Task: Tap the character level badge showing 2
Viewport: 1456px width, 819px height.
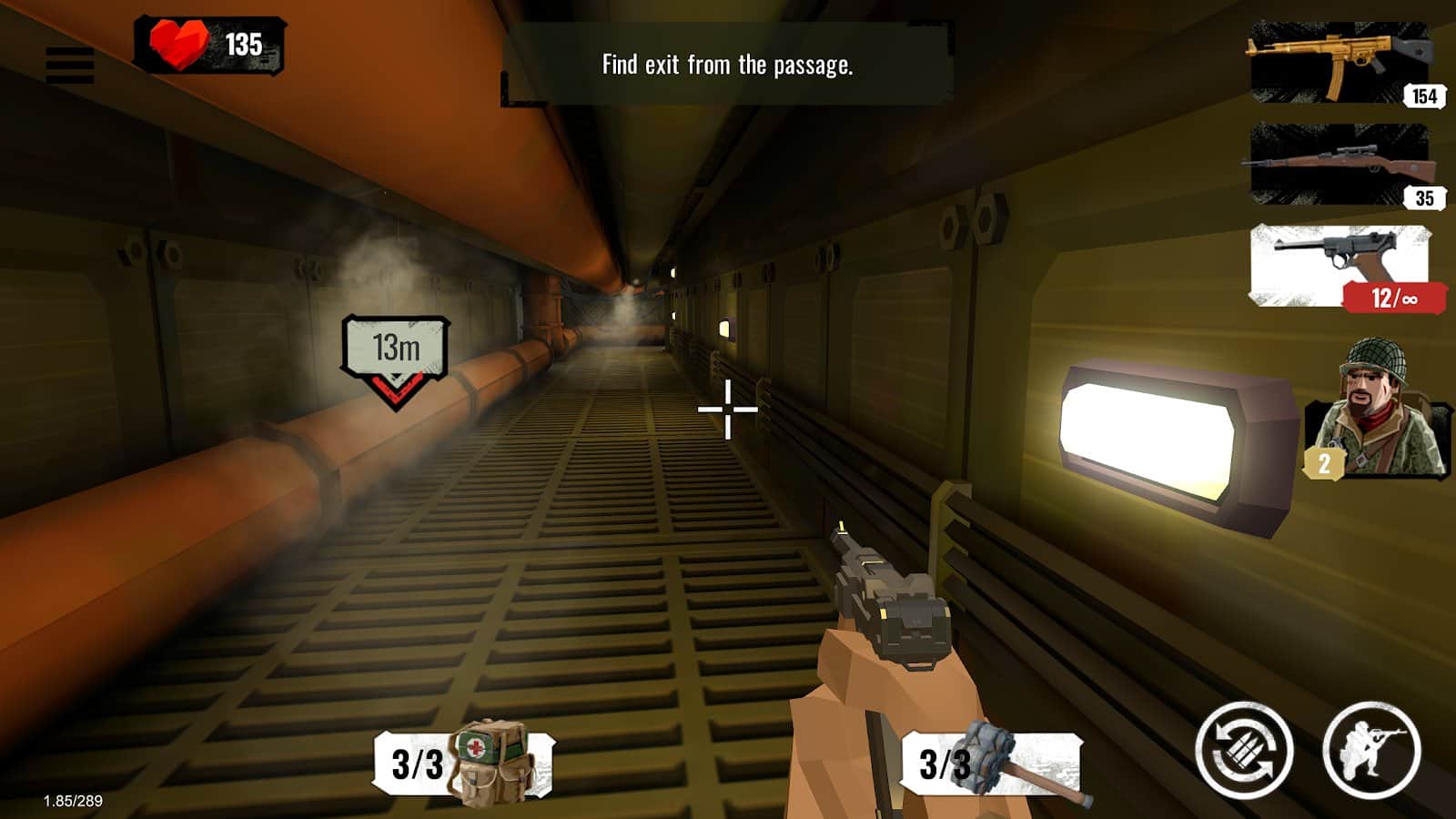Action: tap(1324, 465)
